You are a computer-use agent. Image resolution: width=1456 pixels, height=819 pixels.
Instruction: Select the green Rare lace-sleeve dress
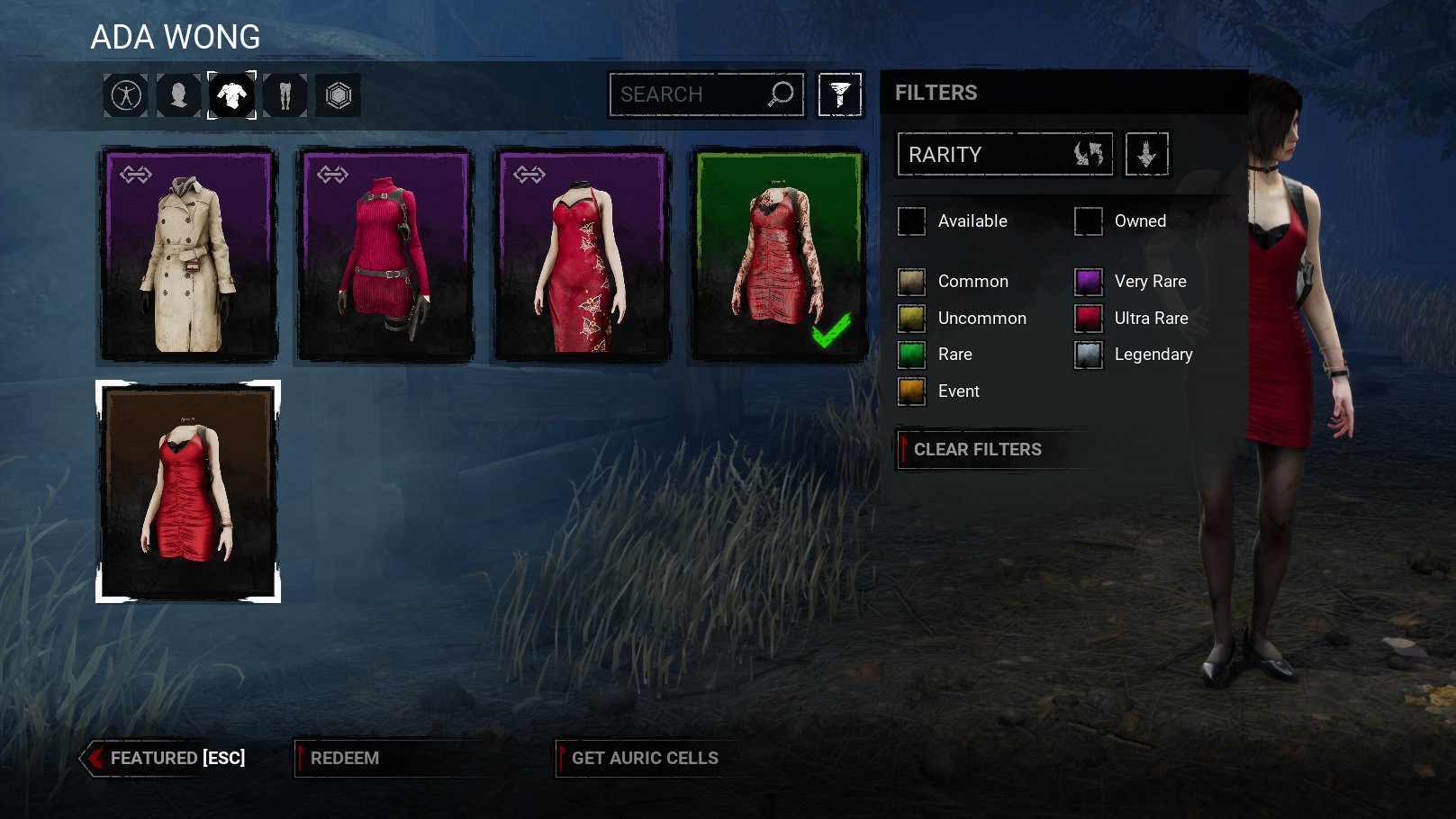pos(778,255)
